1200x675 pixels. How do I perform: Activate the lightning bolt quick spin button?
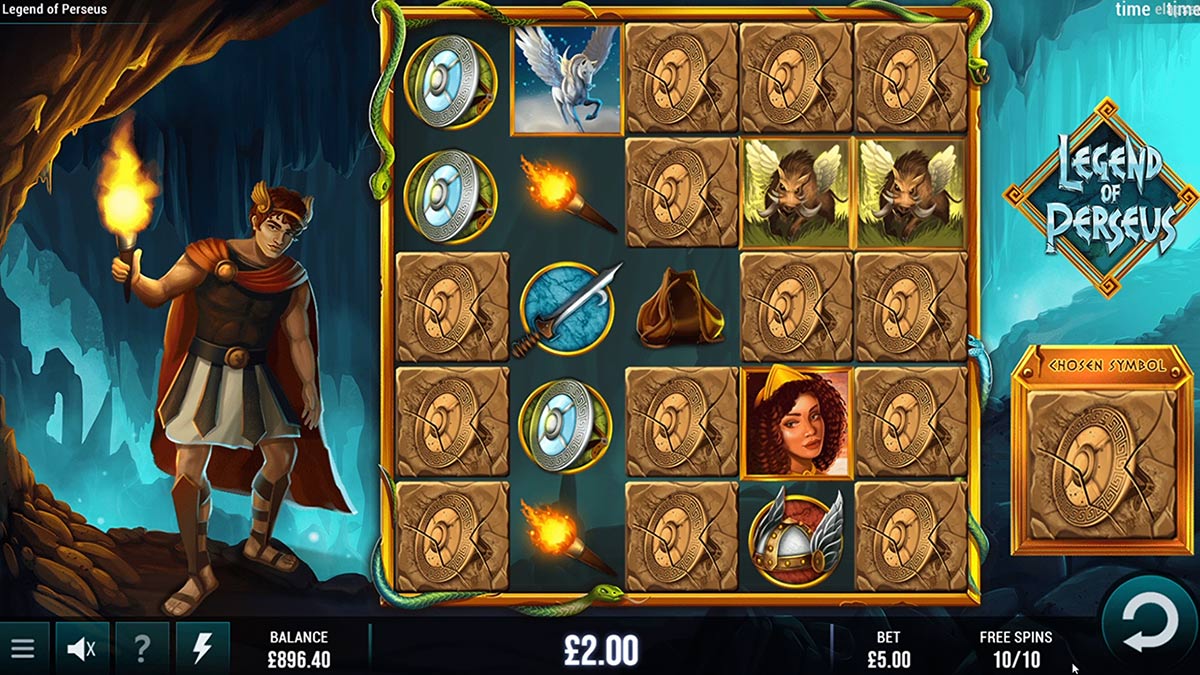202,649
